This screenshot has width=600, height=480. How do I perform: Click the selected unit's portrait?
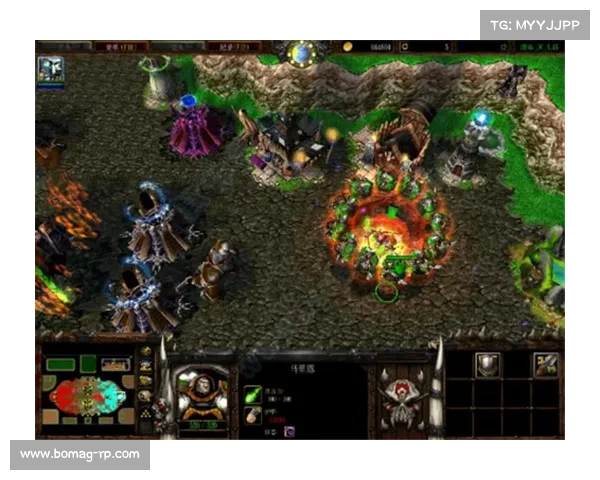201,392
